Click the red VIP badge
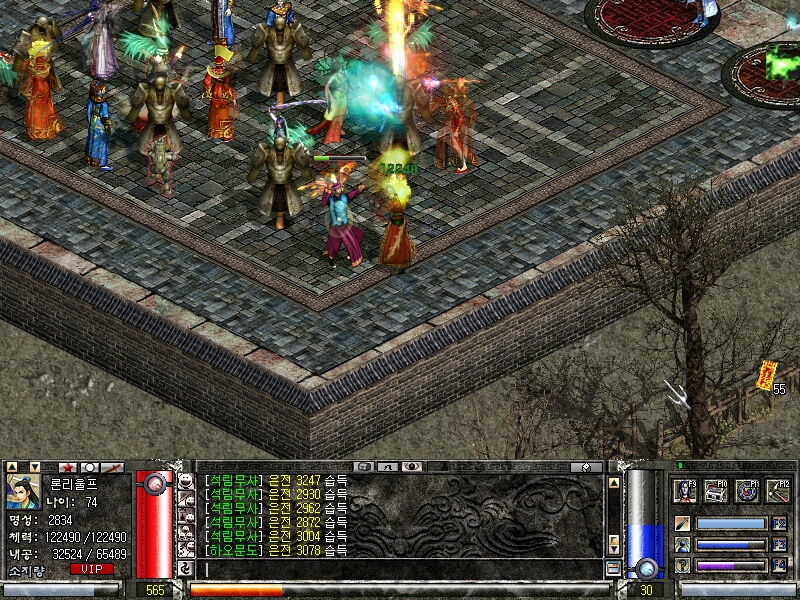Screen dimensions: 800x600 point(92,569)
